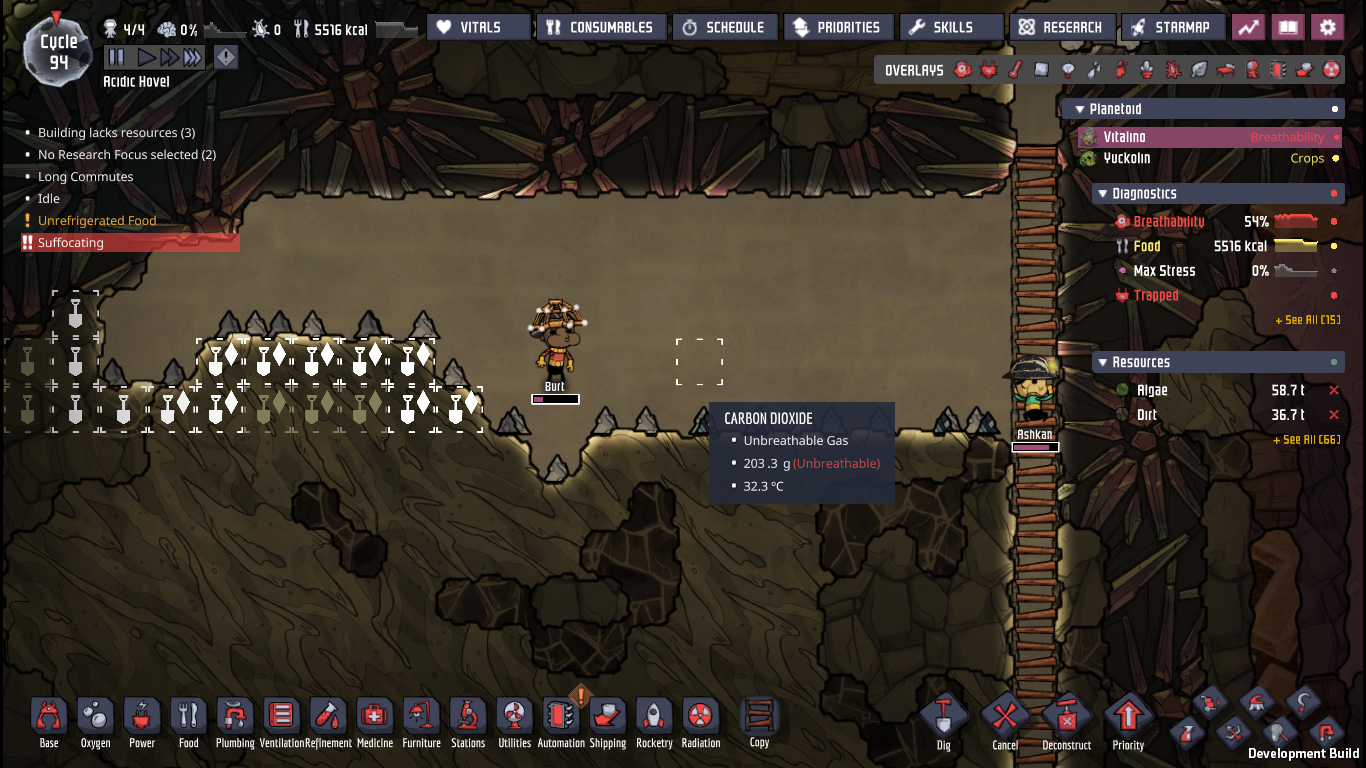Pause the game simulation

pos(116,58)
